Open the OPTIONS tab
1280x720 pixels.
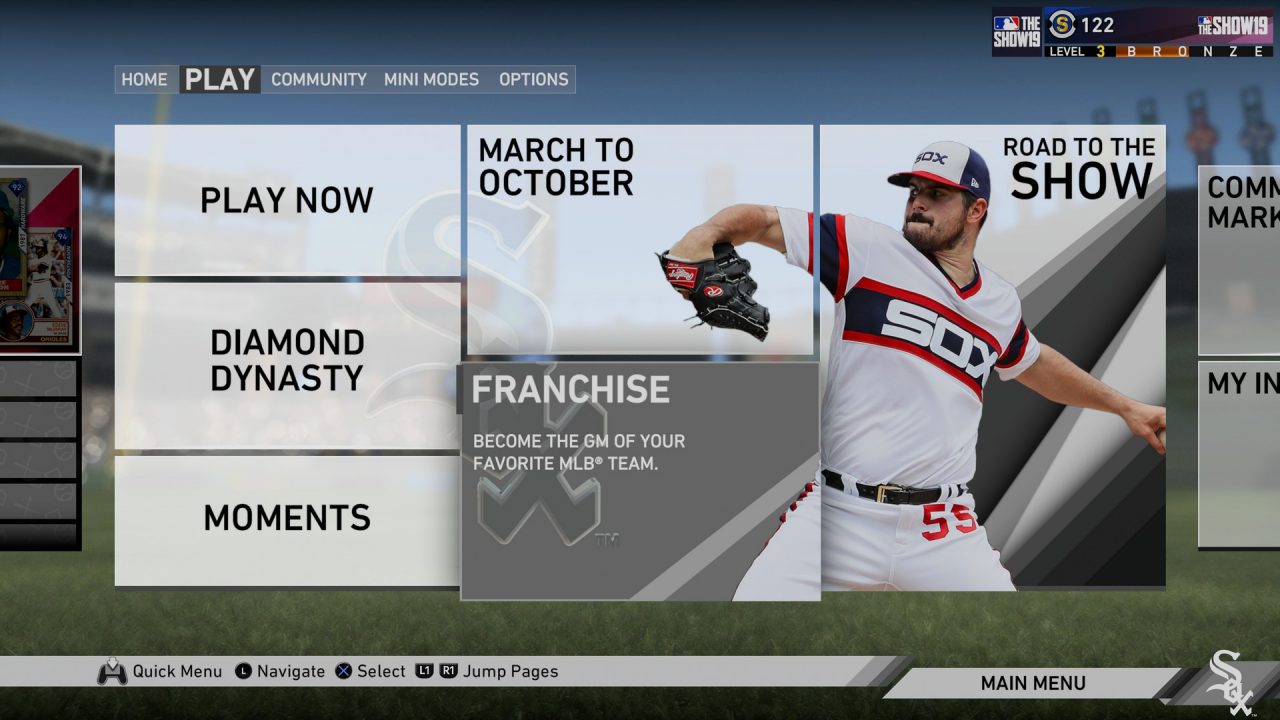pyautogui.click(x=533, y=80)
